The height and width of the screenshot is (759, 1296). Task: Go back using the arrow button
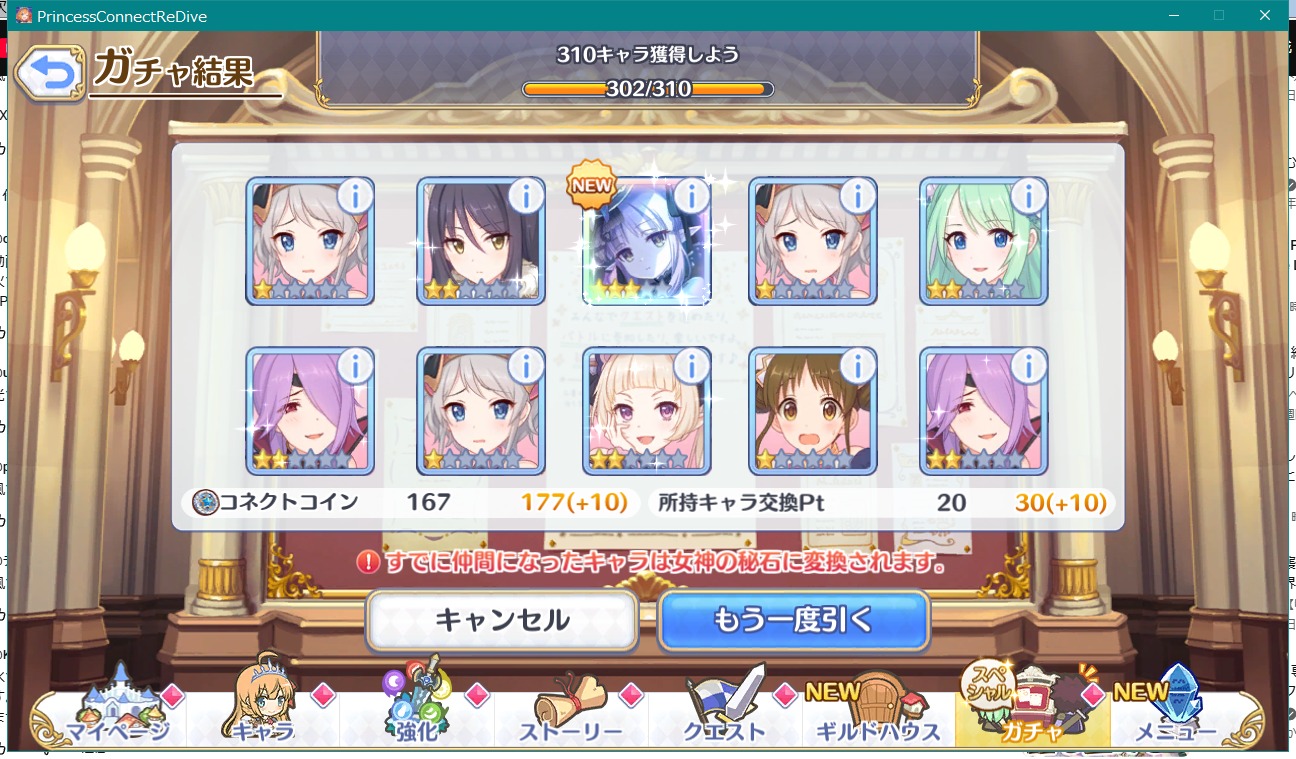coord(49,74)
